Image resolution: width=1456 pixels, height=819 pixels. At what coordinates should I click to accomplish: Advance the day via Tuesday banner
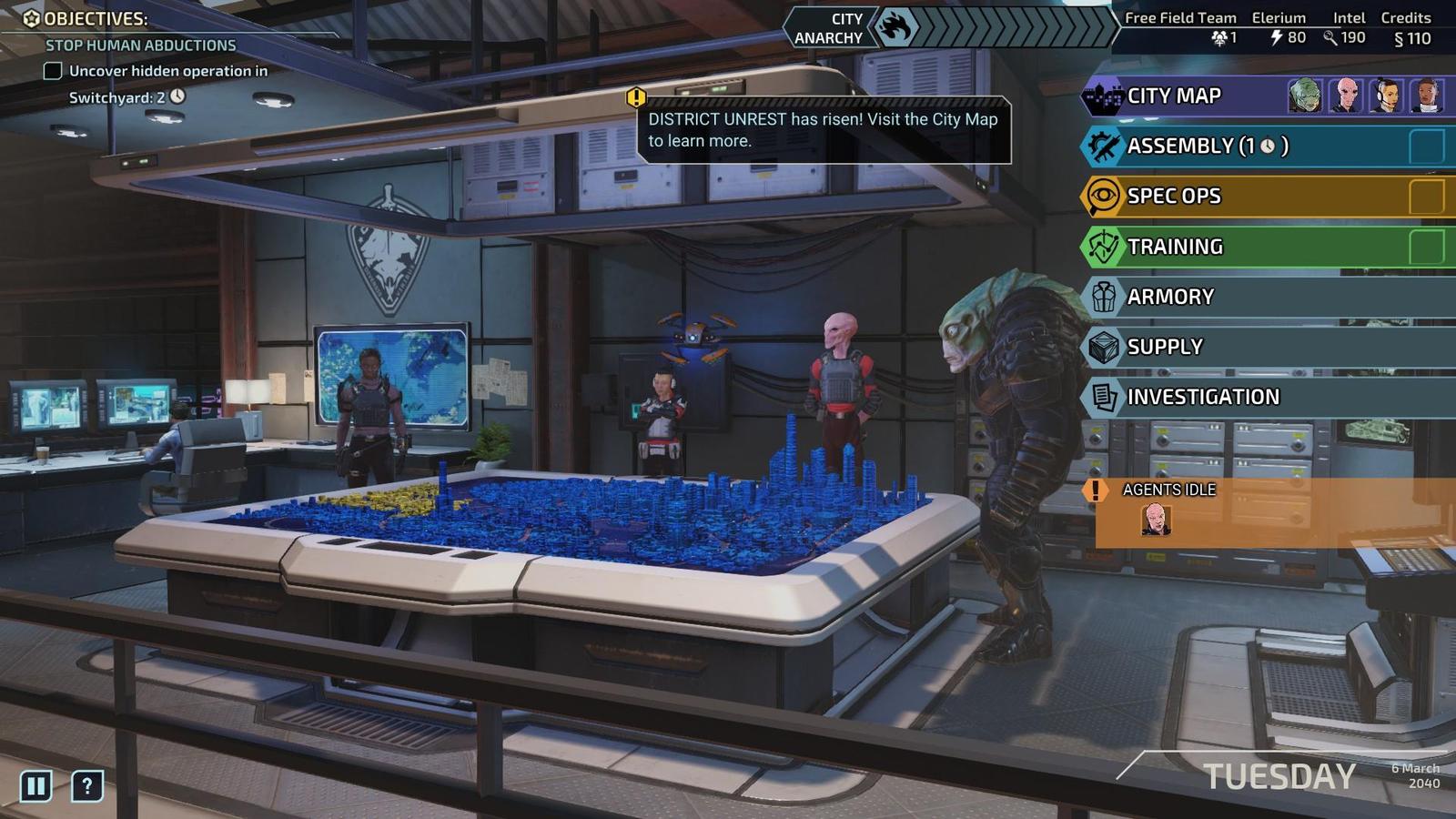1279,776
